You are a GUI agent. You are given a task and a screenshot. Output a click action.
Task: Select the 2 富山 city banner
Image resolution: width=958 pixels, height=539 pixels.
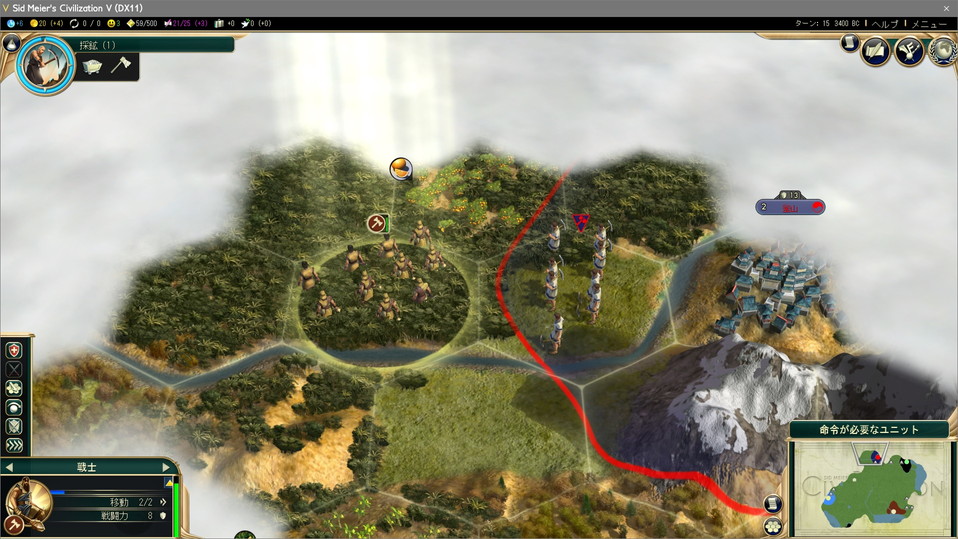(x=790, y=207)
